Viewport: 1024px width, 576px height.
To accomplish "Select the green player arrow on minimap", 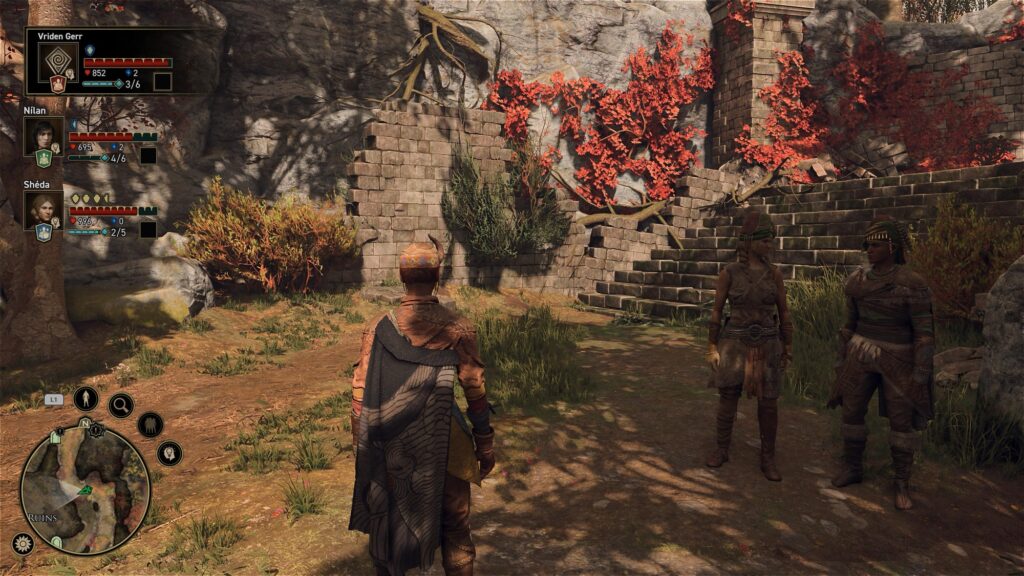I will (x=85, y=490).
